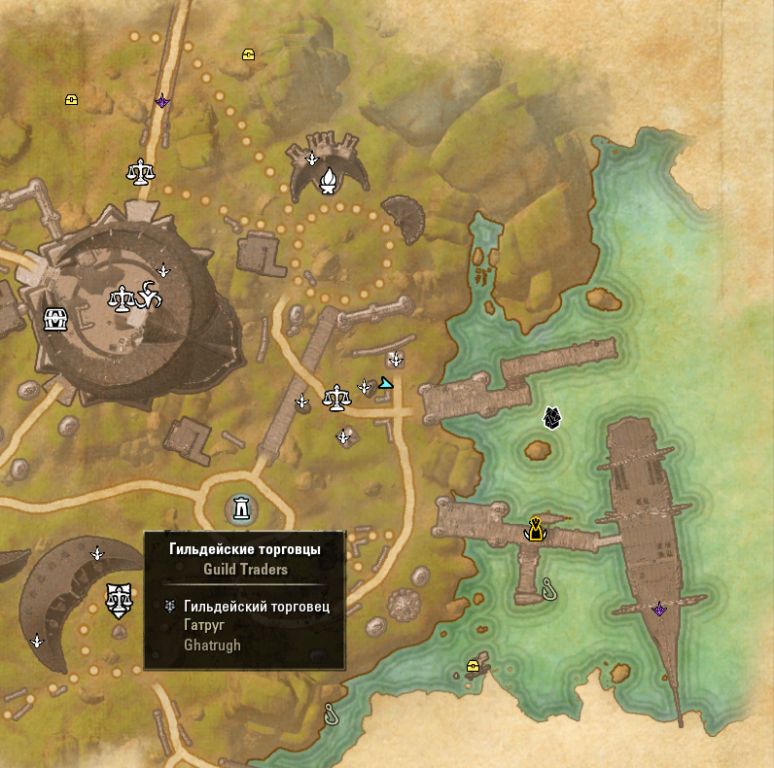The width and height of the screenshot is (774, 768).
Task: Click the tower building marker at the roundabout
Action: [240, 509]
